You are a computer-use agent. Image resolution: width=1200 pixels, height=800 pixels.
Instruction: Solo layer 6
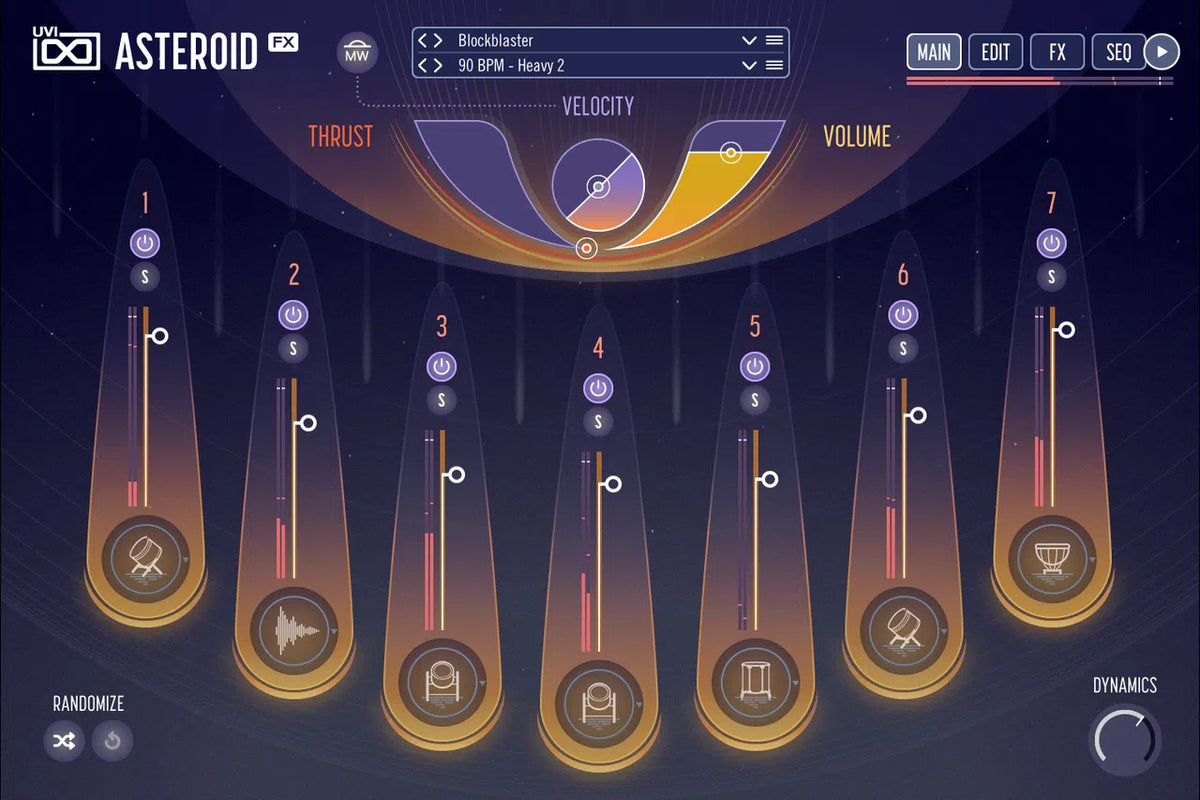(x=903, y=348)
